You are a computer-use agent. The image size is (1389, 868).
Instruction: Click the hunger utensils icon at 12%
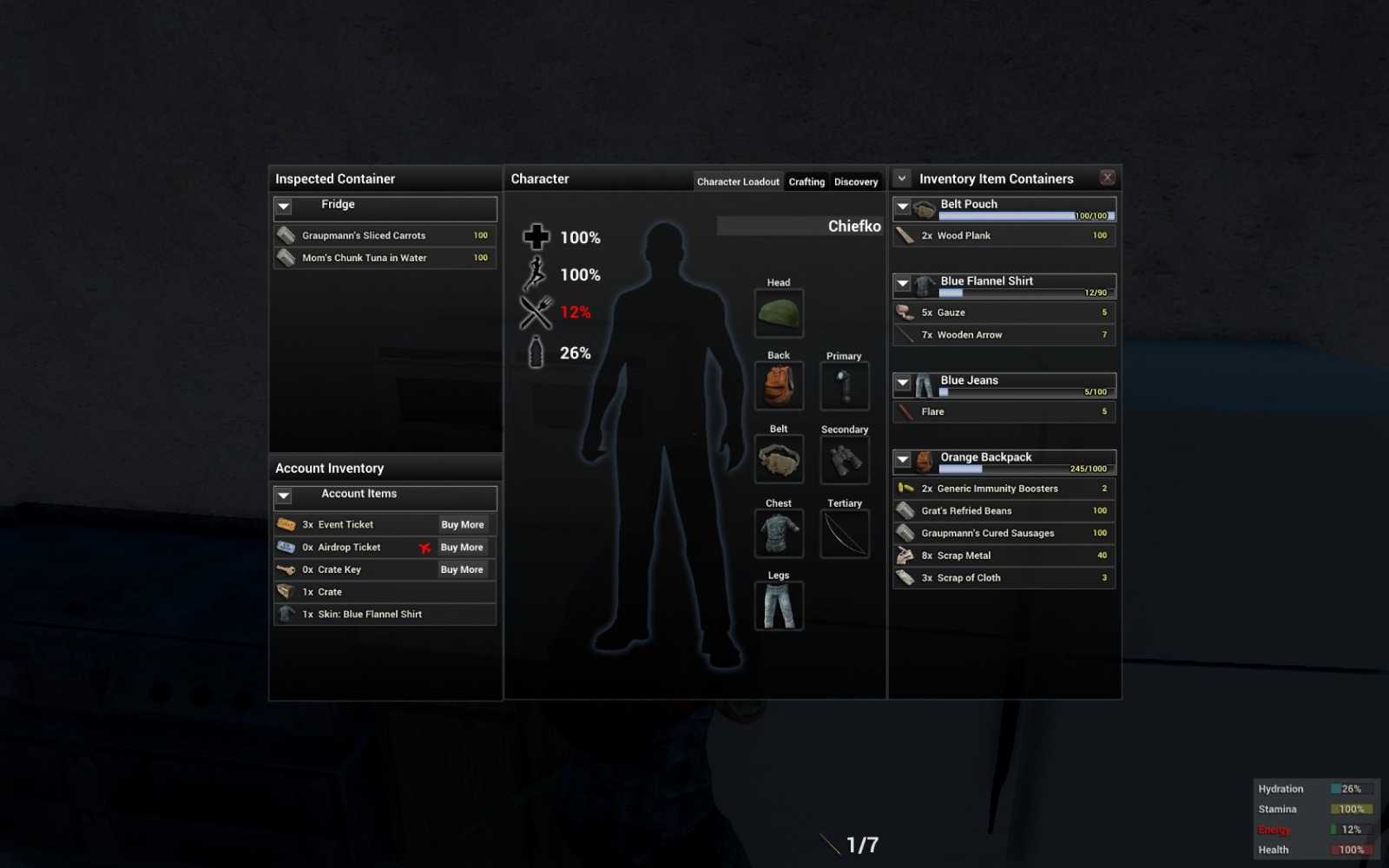[535, 312]
